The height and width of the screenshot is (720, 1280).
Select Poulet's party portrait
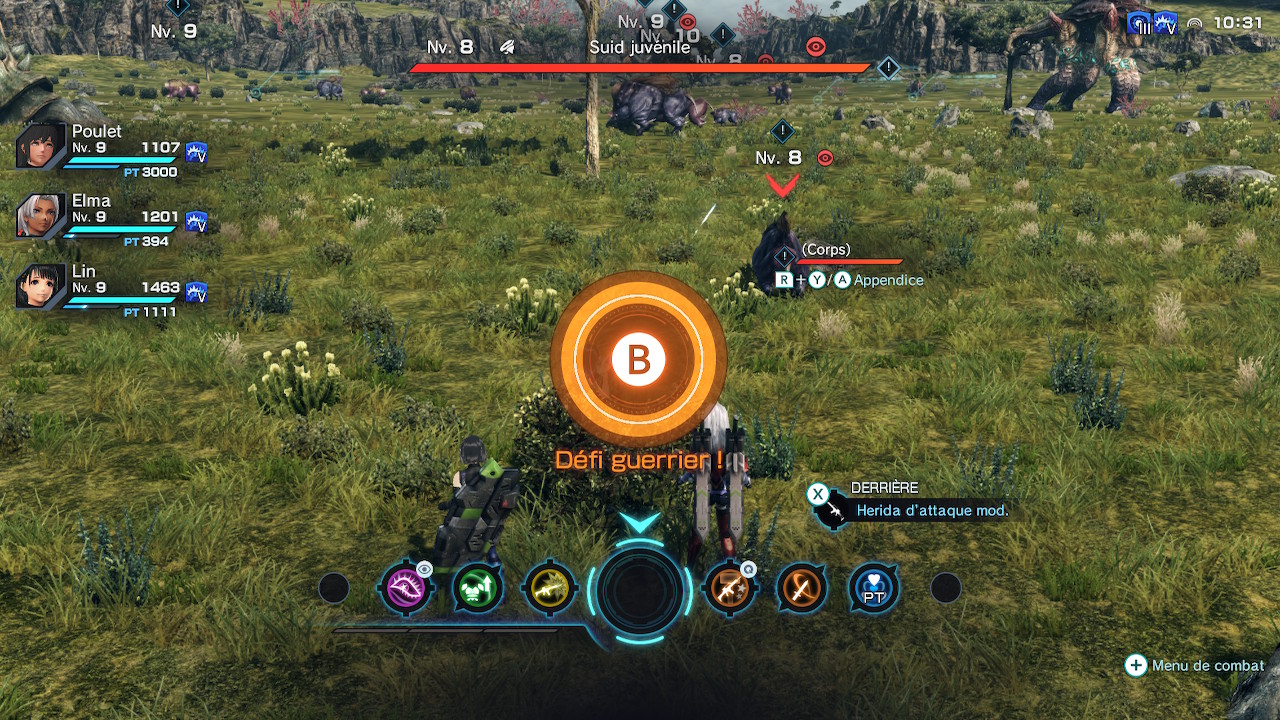point(41,147)
